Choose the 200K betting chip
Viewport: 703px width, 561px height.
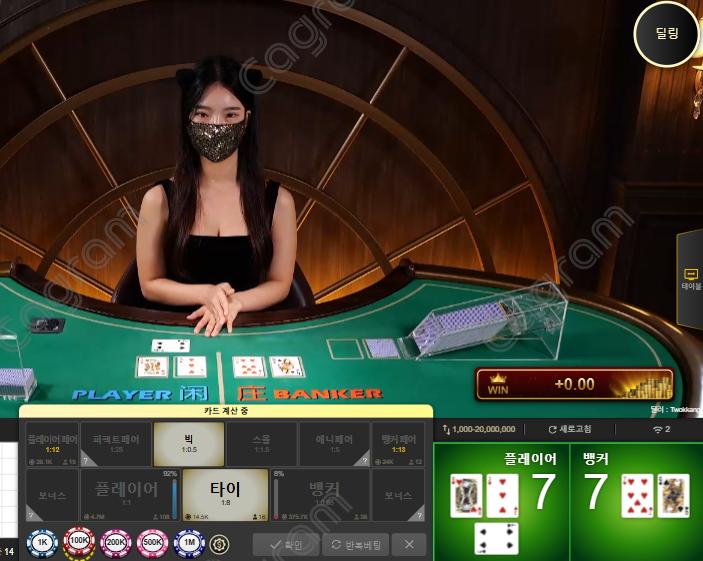tap(116, 543)
